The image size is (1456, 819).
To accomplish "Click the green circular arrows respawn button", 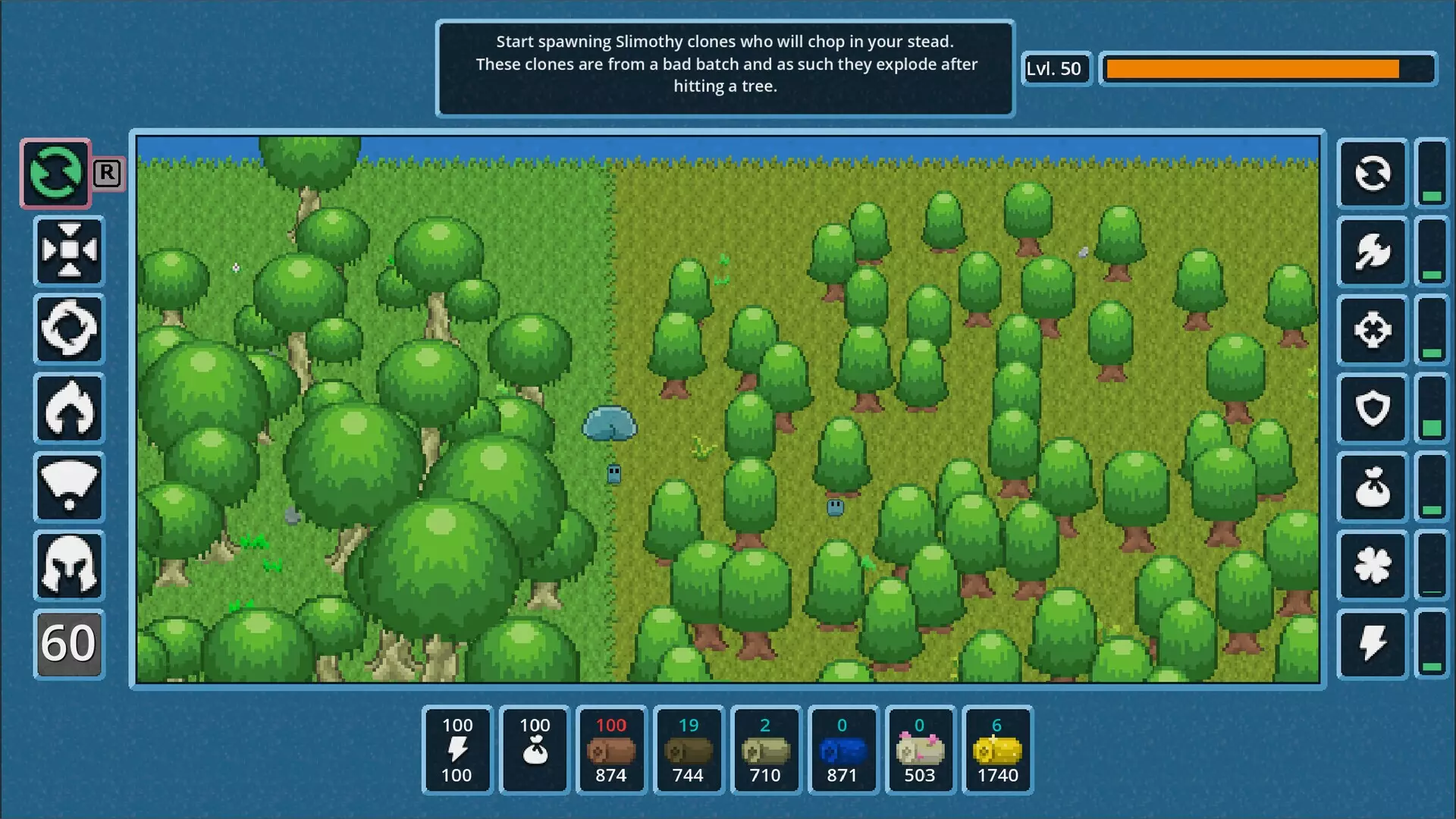I will point(55,173).
